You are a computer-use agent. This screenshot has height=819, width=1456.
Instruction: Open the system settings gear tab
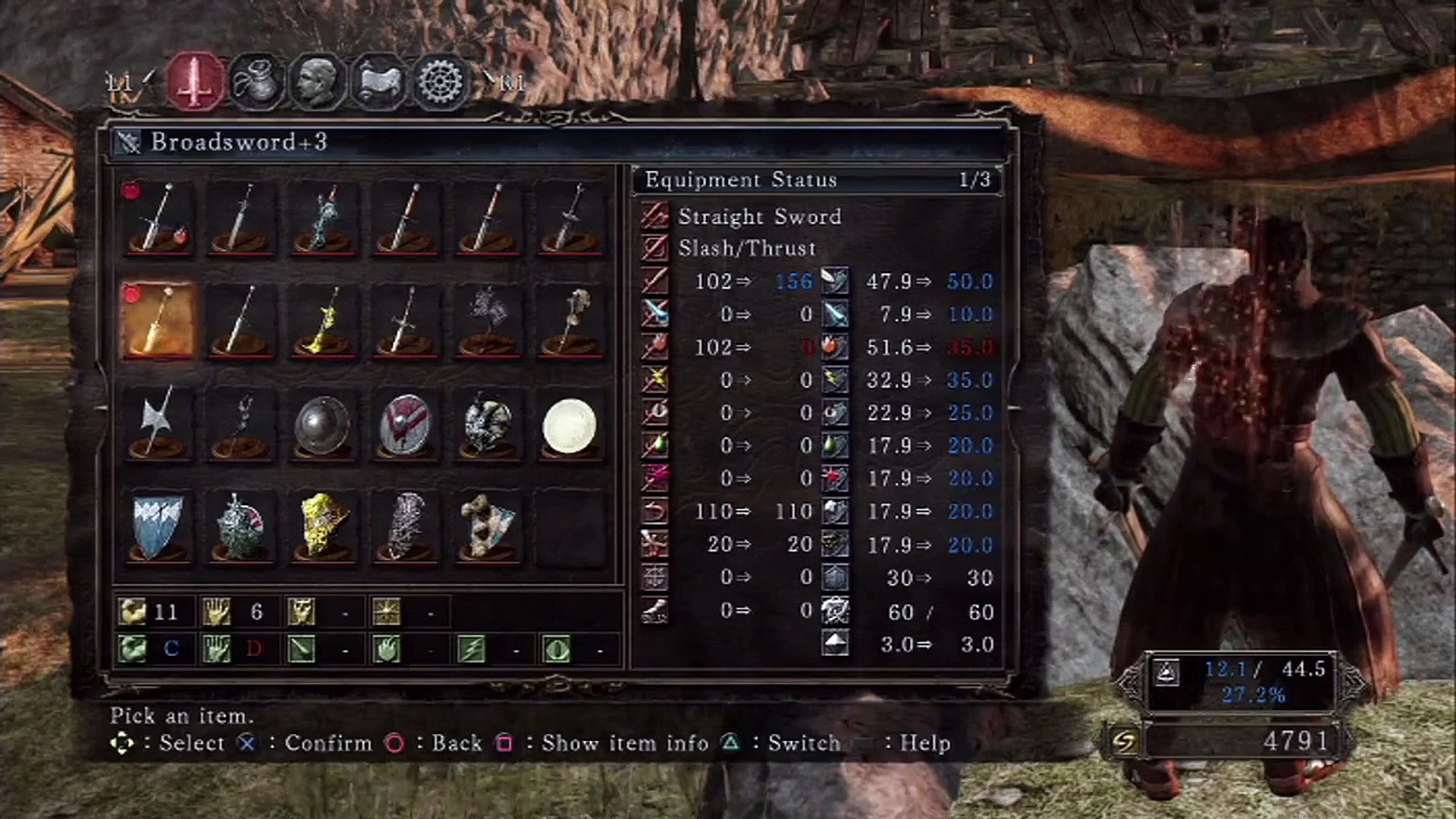click(439, 81)
